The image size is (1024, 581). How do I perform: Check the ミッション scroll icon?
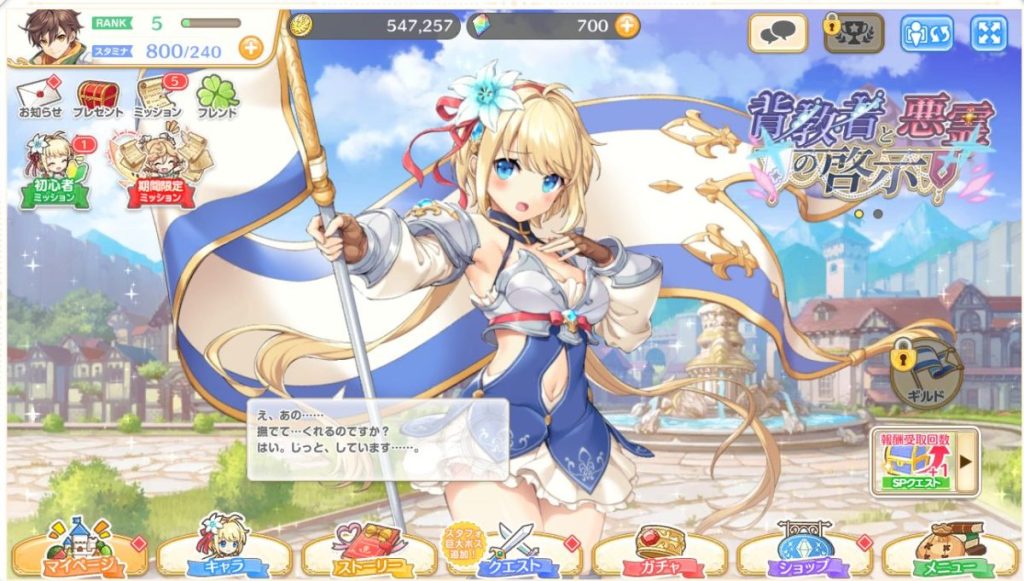(157, 97)
